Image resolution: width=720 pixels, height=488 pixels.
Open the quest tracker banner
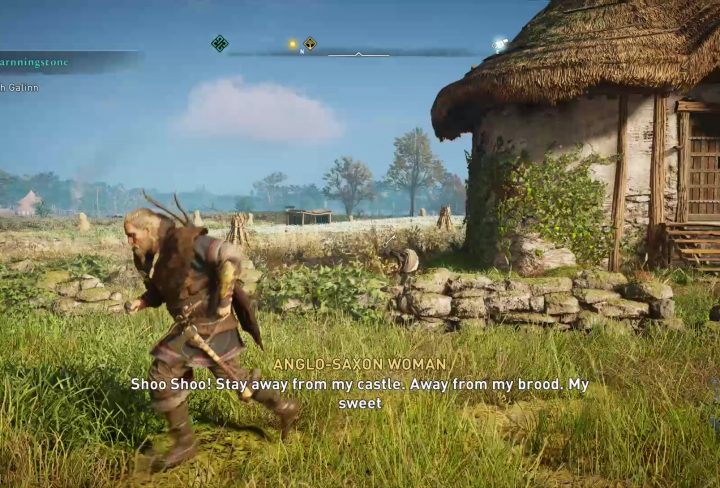coord(66,62)
